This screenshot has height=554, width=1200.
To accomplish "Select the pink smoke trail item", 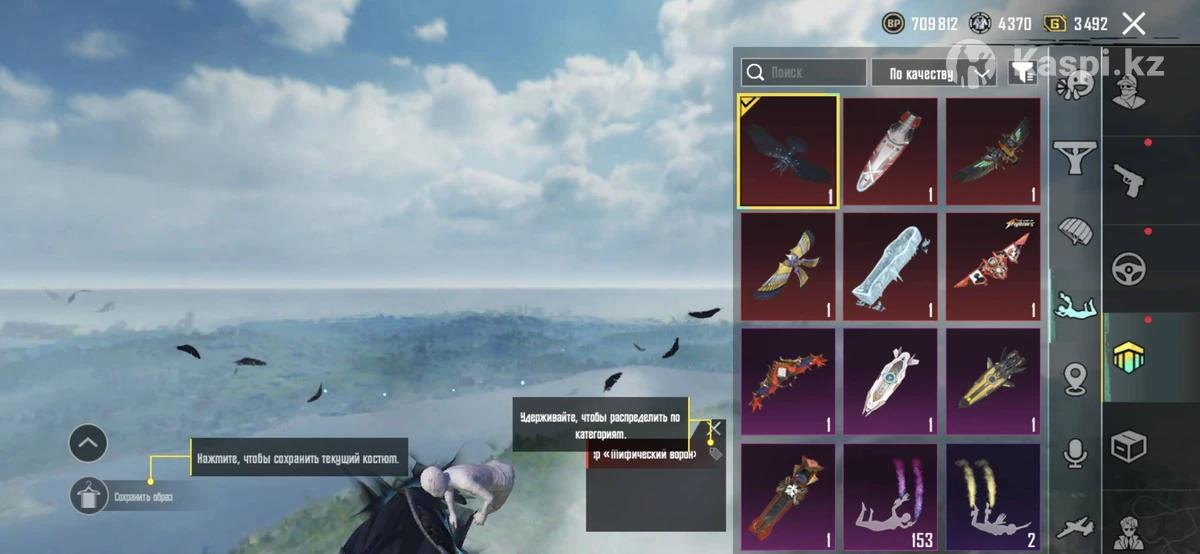I will point(890,497).
